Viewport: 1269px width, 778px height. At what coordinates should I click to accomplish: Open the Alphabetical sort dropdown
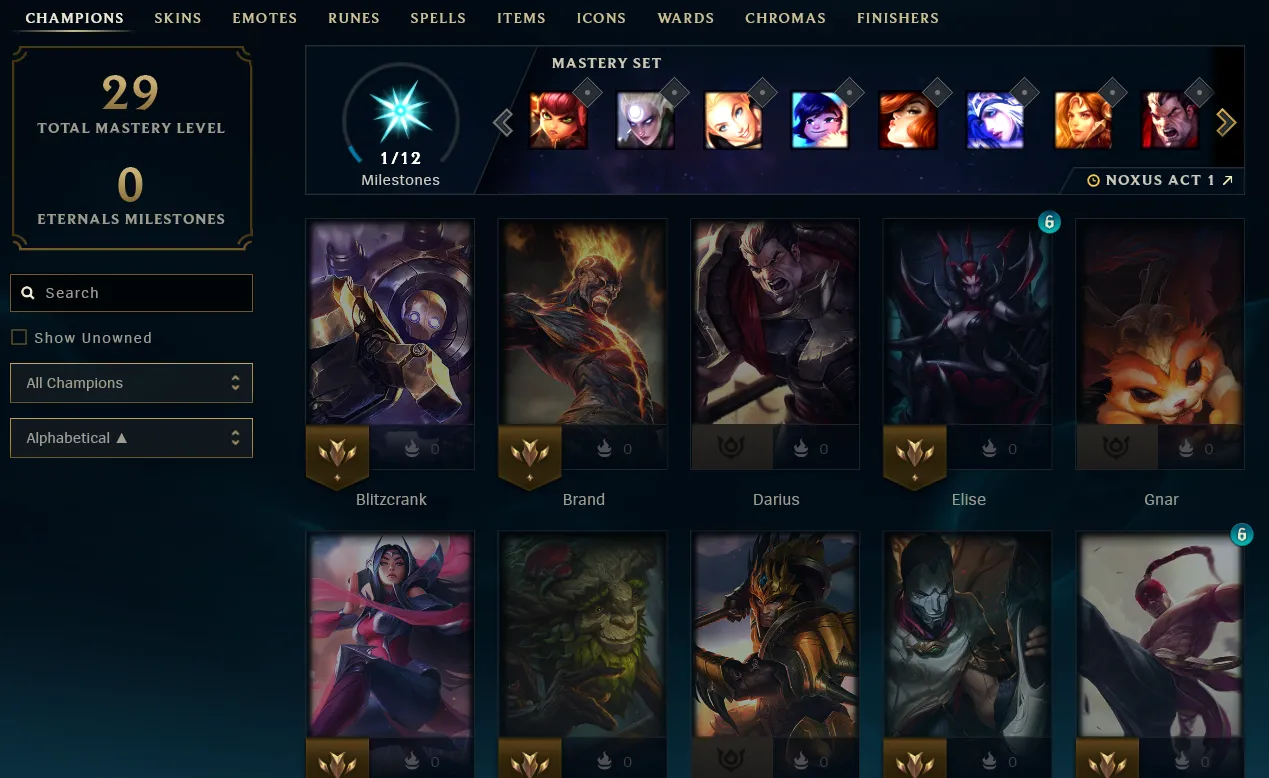(x=131, y=438)
